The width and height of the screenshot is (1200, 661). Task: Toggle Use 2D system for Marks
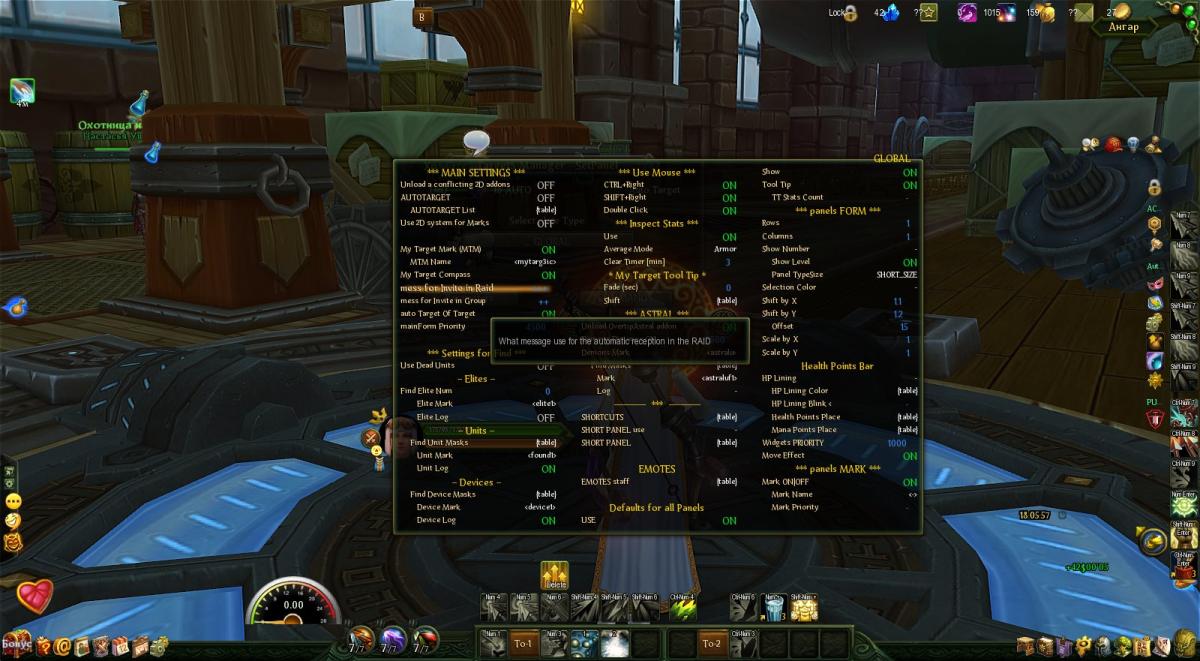click(x=545, y=223)
